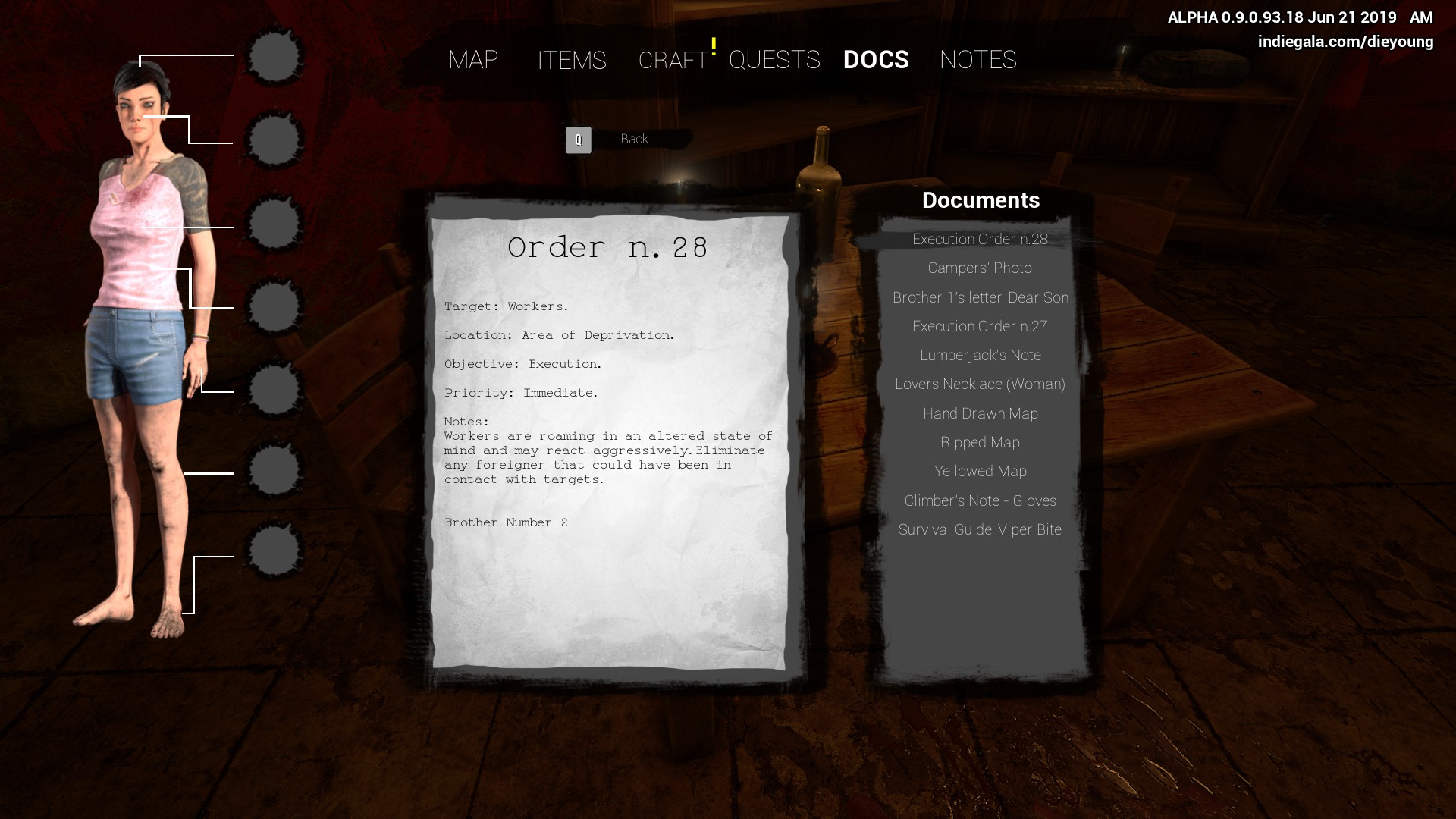This screenshot has height=819, width=1456.
Task: Choose the Ripped Map entry
Action: pos(980,443)
